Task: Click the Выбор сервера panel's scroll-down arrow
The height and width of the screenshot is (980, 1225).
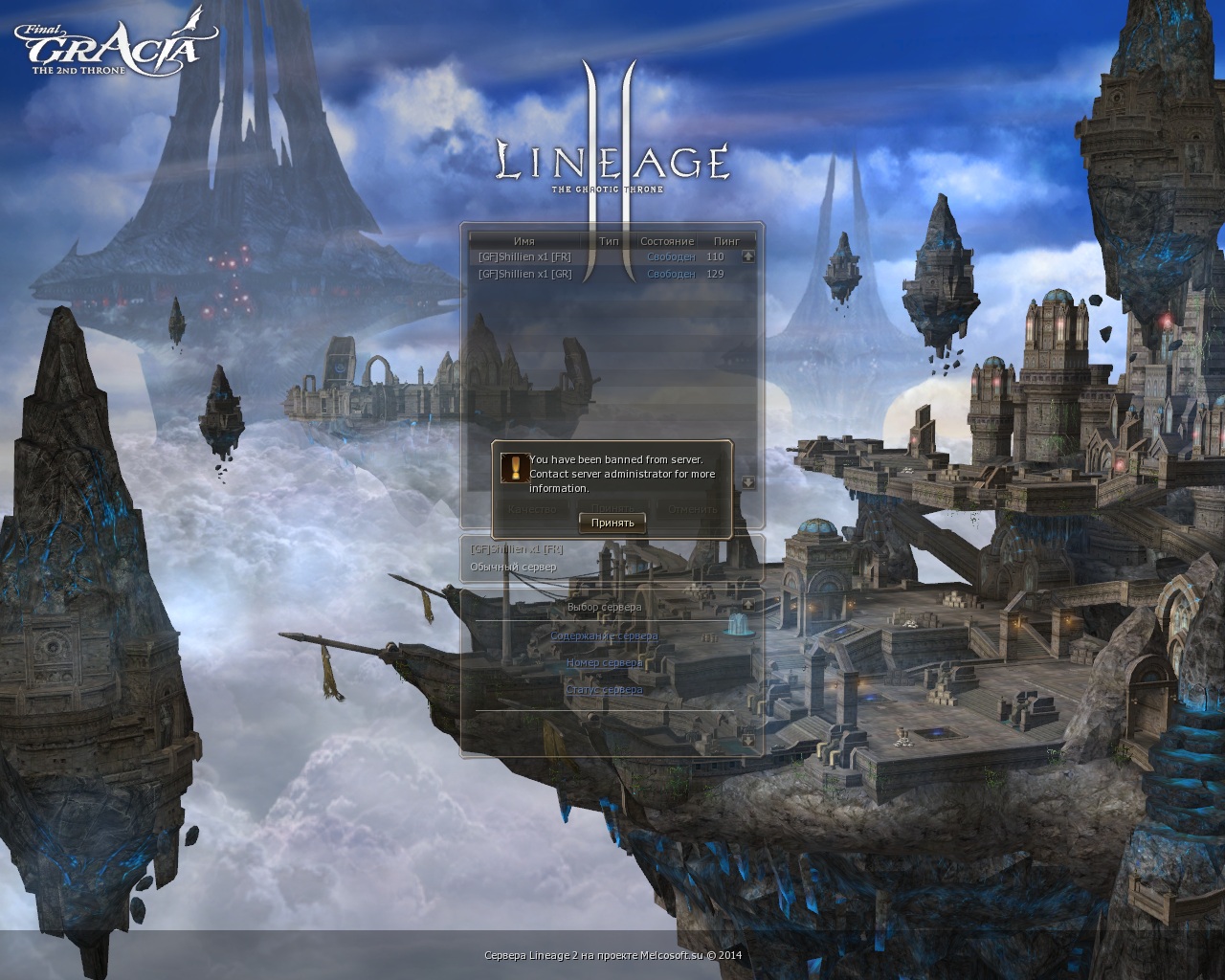Action: [748, 740]
